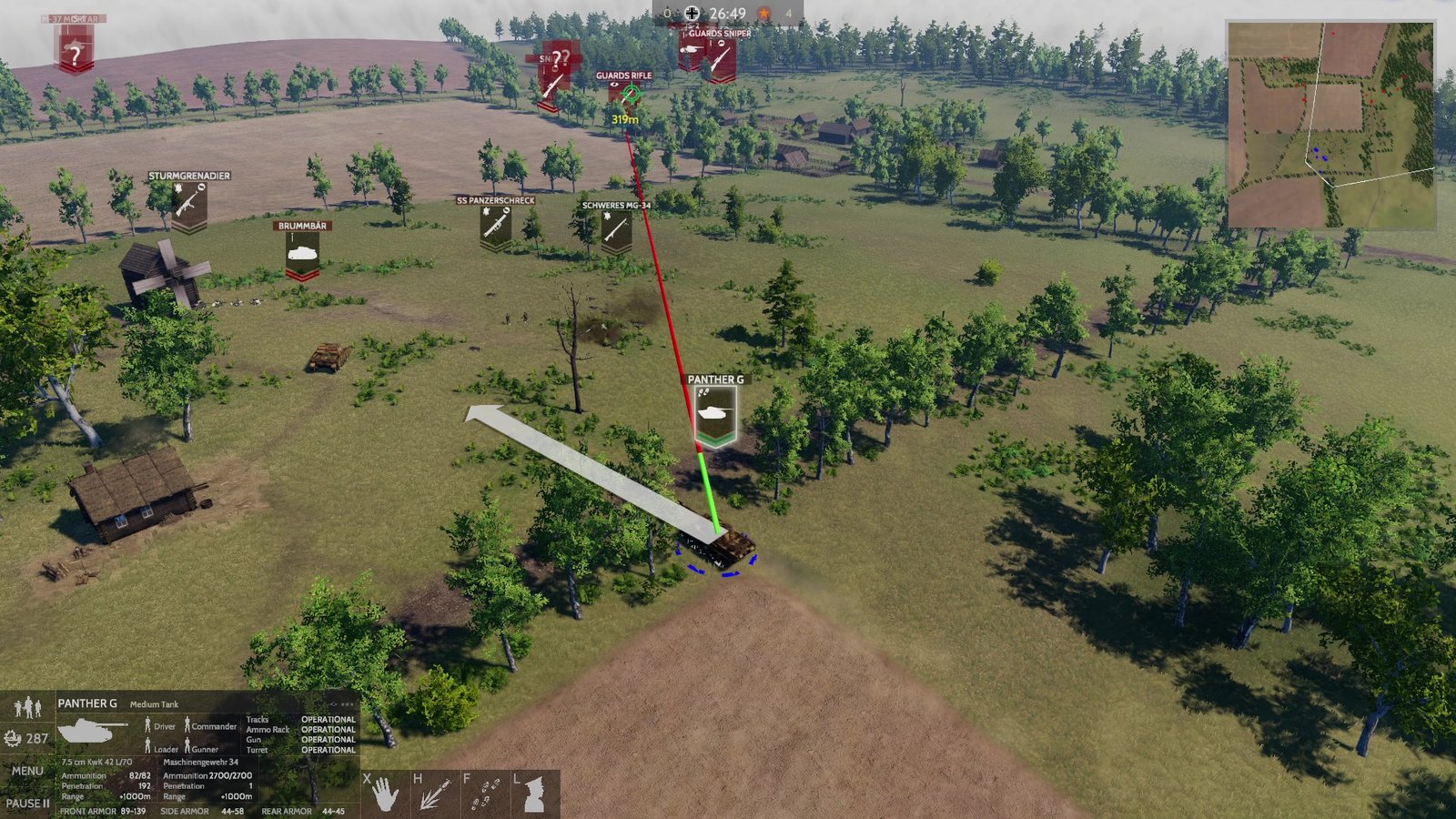Open the infantry squad roster icon
The height and width of the screenshot is (819, 1456).
pos(27,706)
